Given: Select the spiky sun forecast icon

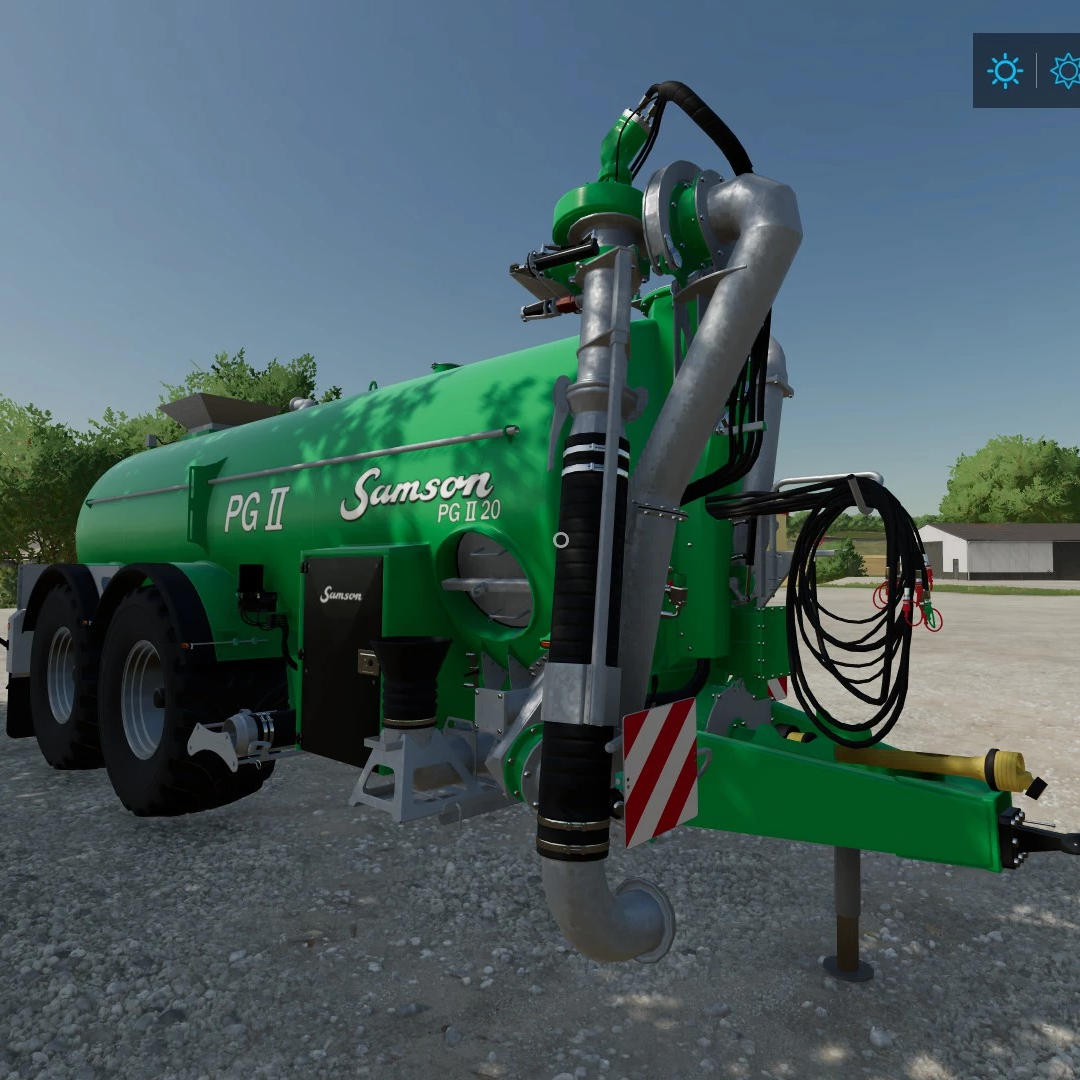Looking at the screenshot, I should [x=1065, y=70].
